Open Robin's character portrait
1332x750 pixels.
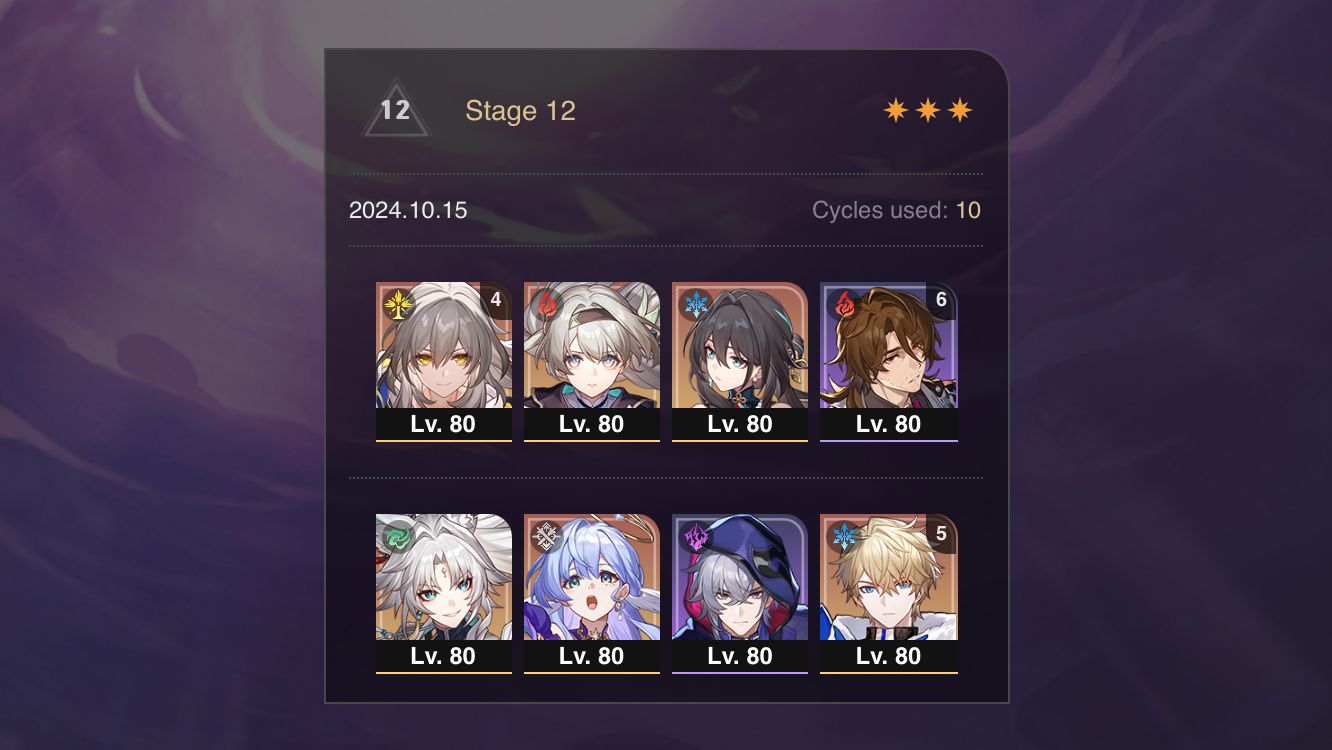coord(592,578)
